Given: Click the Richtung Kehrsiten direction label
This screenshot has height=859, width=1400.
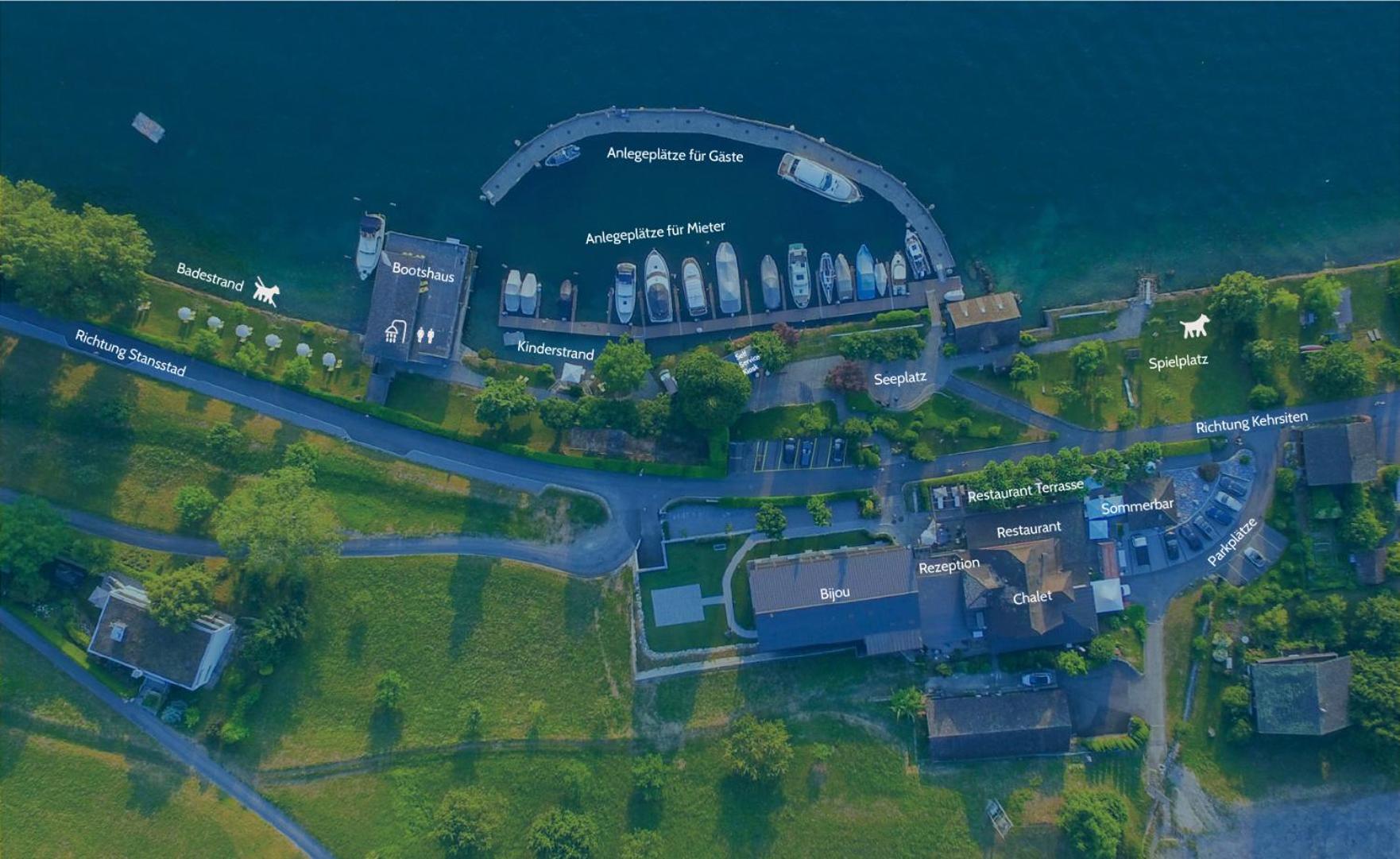Looking at the screenshot, I should point(1251,422).
